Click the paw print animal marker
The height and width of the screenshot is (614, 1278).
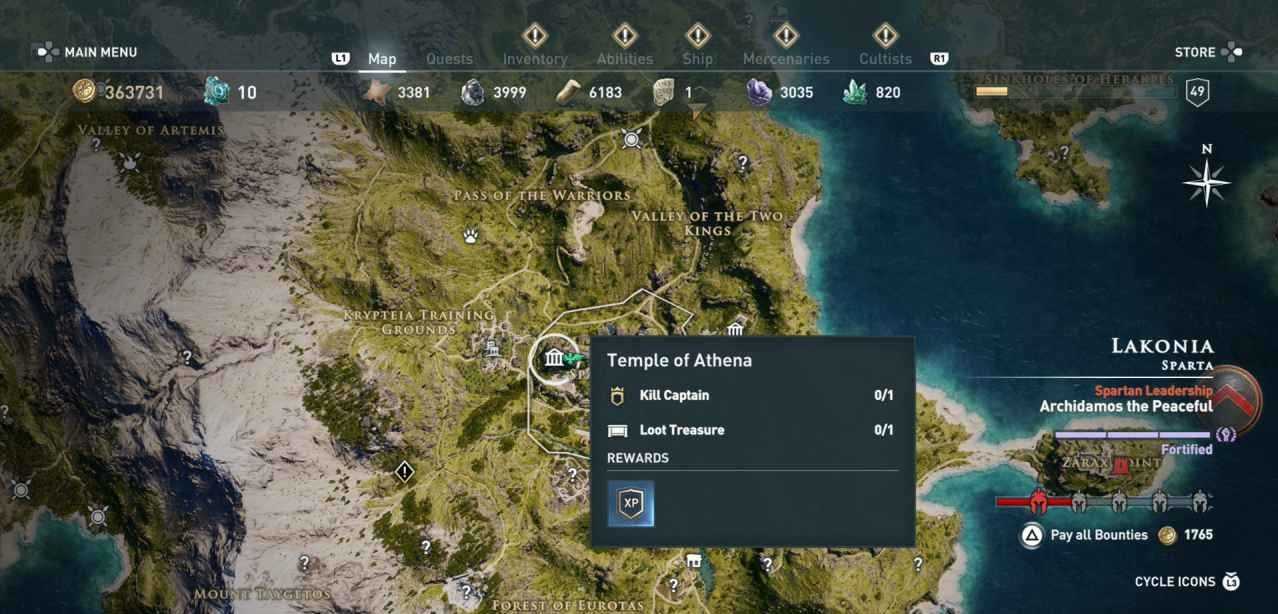[x=471, y=236]
